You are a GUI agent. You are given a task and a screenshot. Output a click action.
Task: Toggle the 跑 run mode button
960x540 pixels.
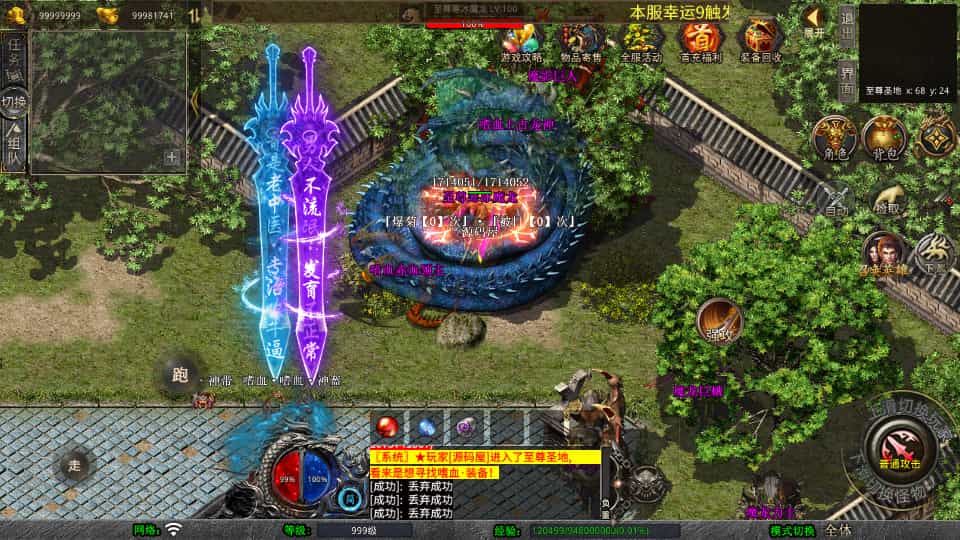[180, 376]
